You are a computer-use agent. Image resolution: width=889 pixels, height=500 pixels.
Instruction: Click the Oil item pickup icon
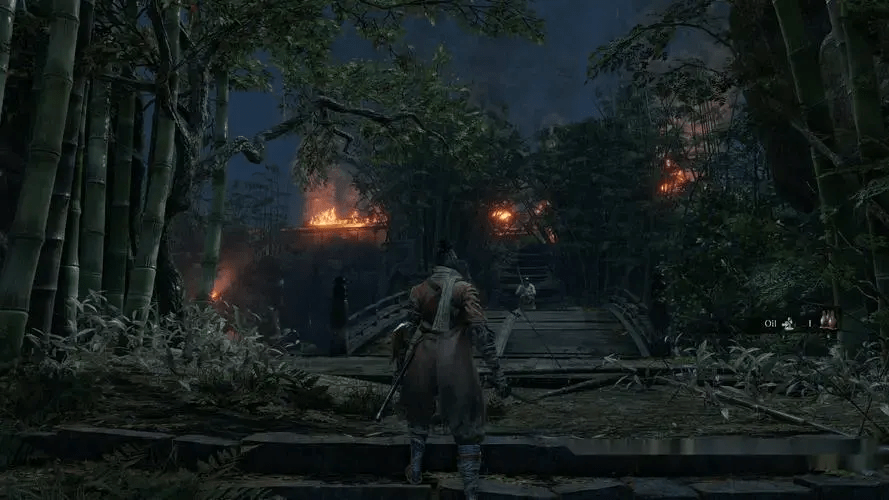click(x=828, y=320)
